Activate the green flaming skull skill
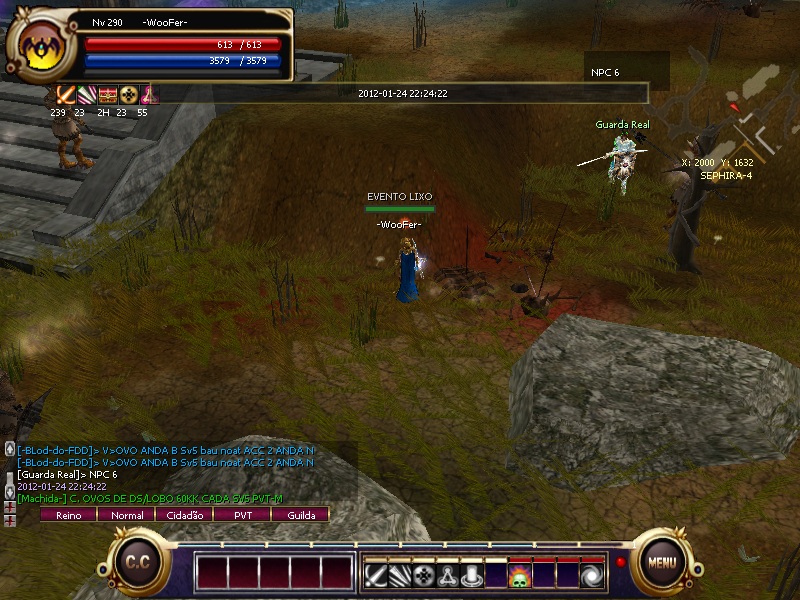 520,576
